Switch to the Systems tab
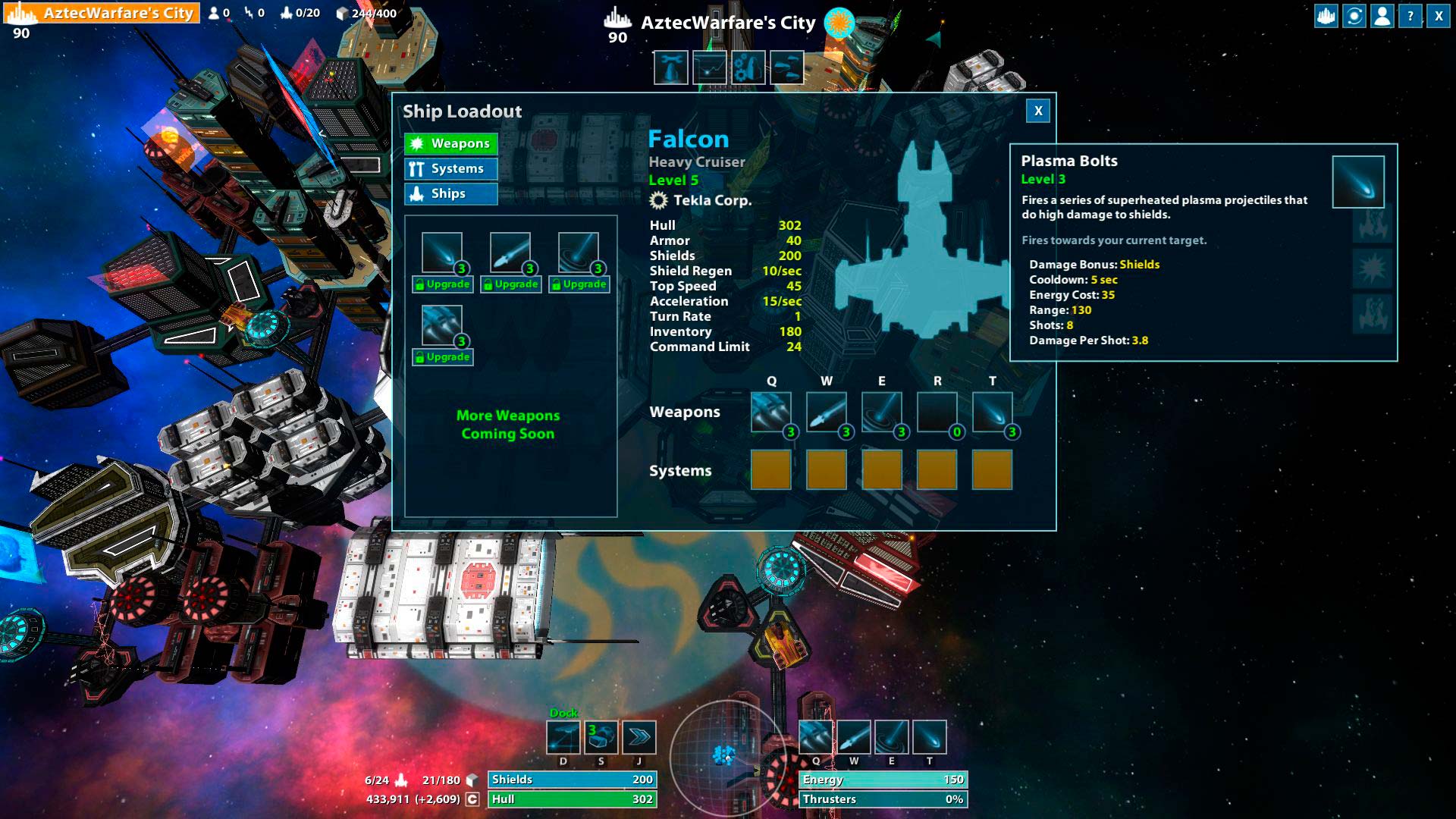This screenshot has width=1456, height=819. click(451, 168)
